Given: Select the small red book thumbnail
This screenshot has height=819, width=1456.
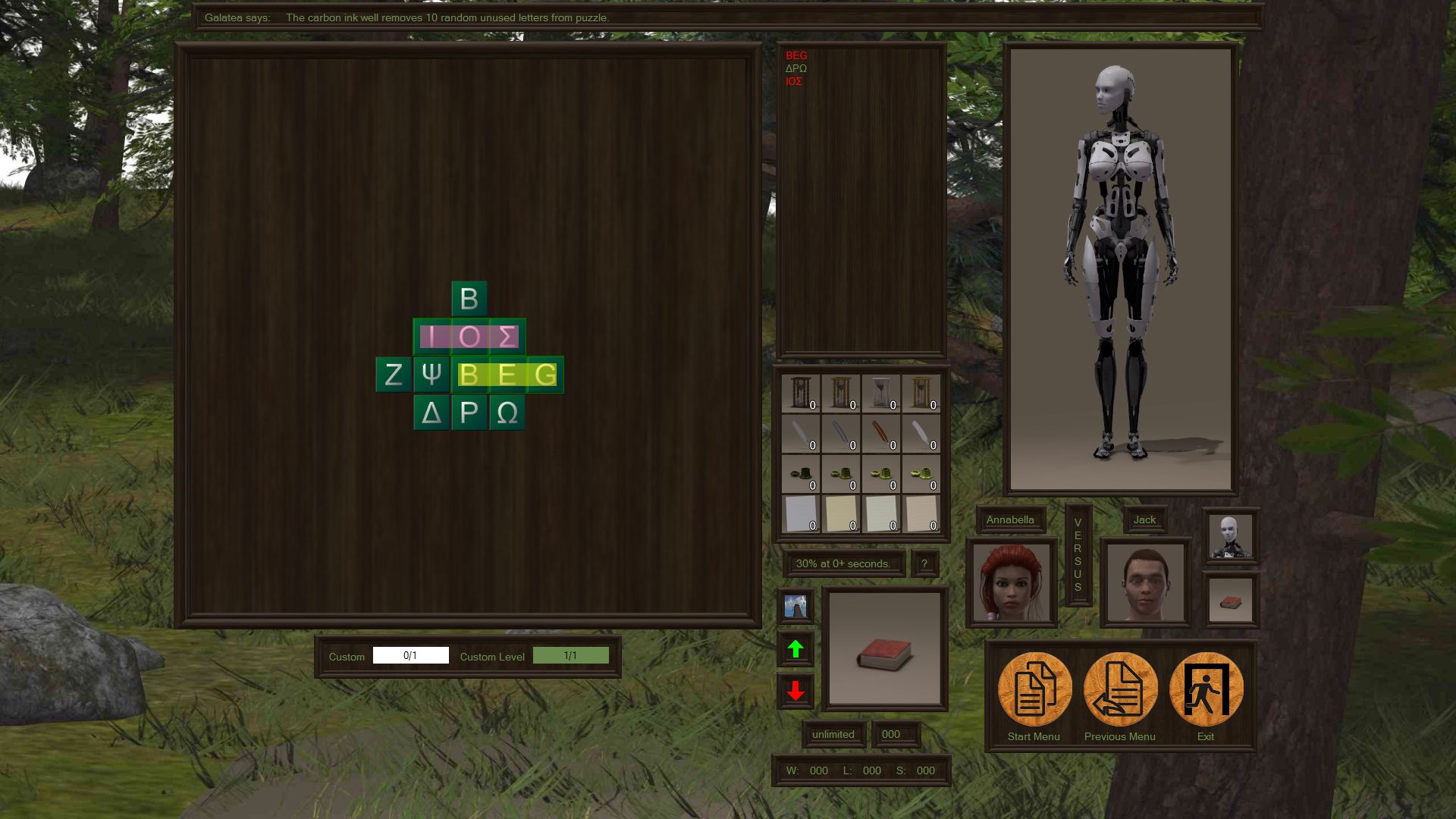Looking at the screenshot, I should point(1230,601).
